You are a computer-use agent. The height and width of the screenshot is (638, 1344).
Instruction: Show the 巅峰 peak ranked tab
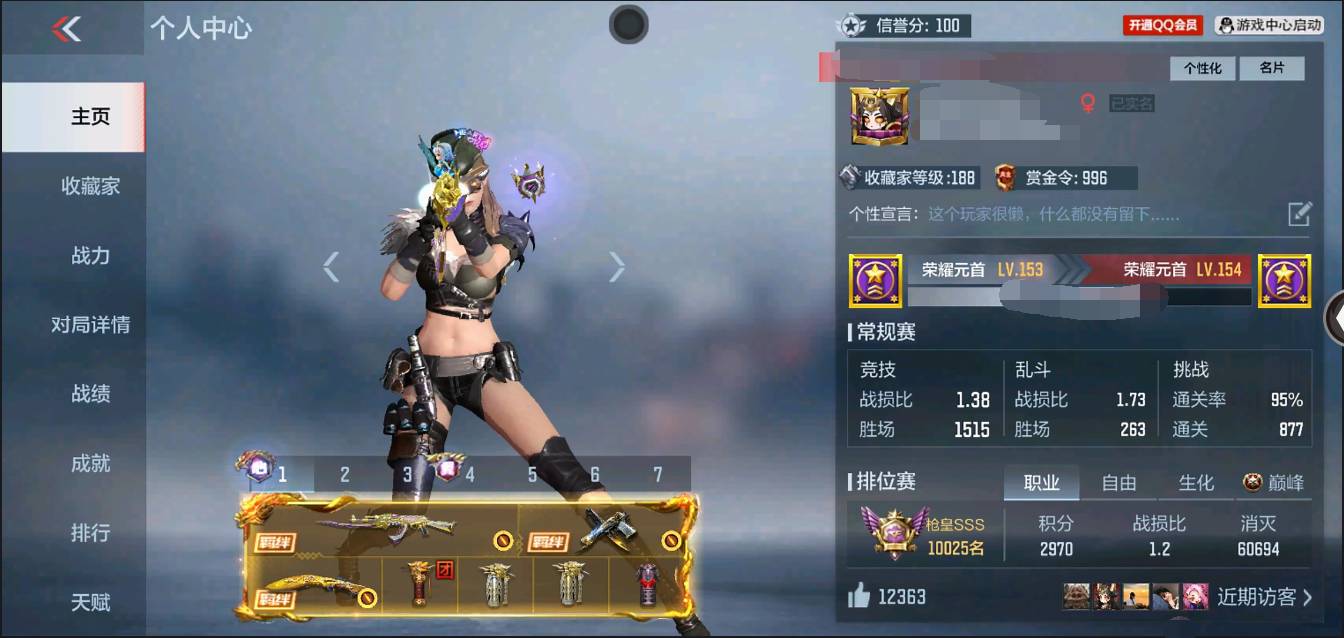point(1274,483)
